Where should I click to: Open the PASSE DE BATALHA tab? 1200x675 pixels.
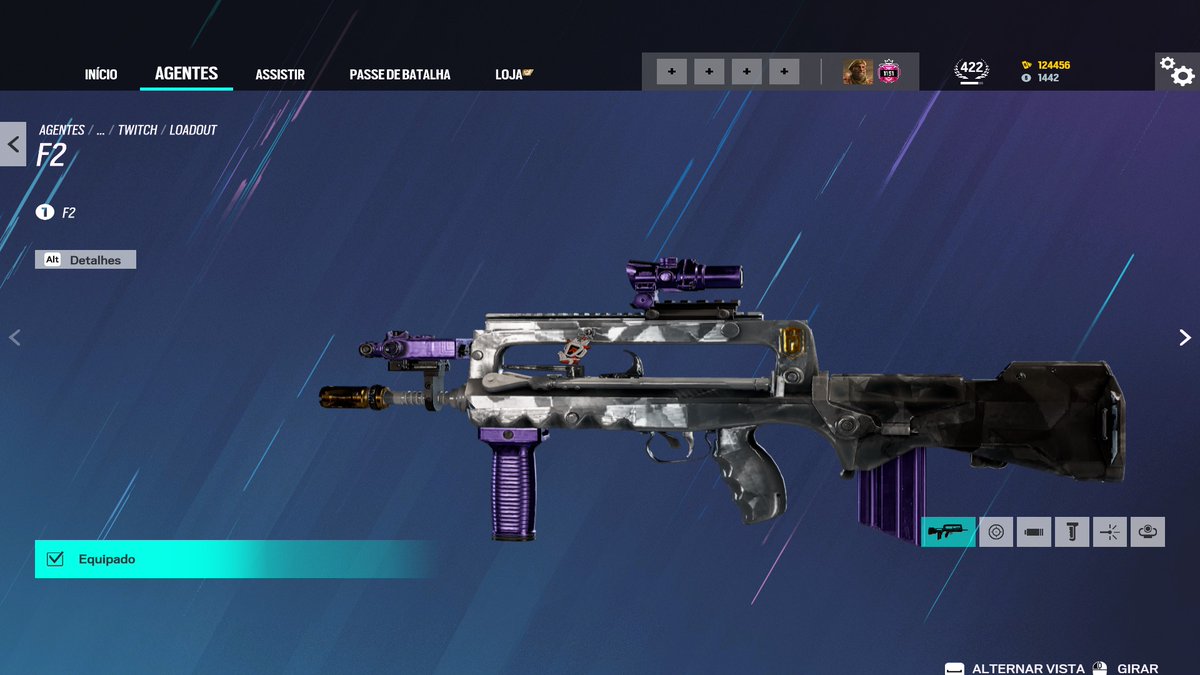[x=400, y=75]
